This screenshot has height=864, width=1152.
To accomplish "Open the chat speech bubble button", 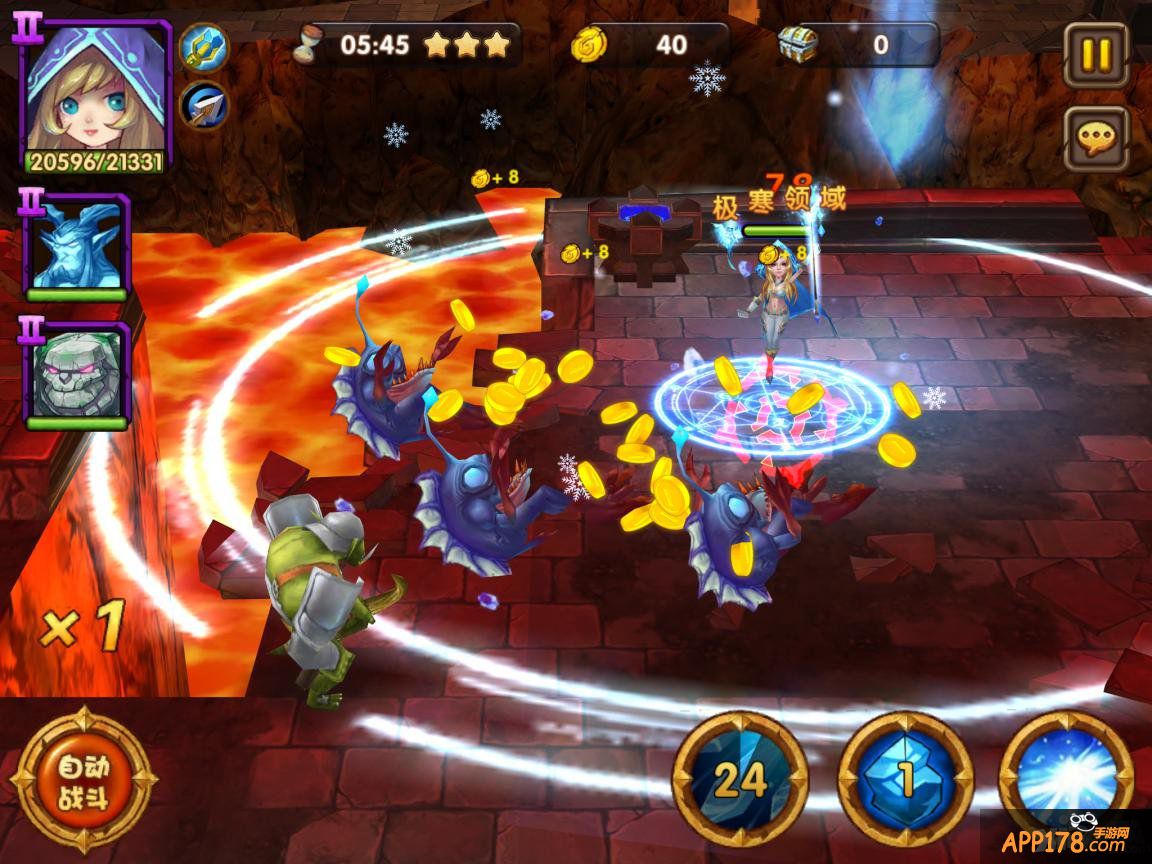I will (1096, 138).
